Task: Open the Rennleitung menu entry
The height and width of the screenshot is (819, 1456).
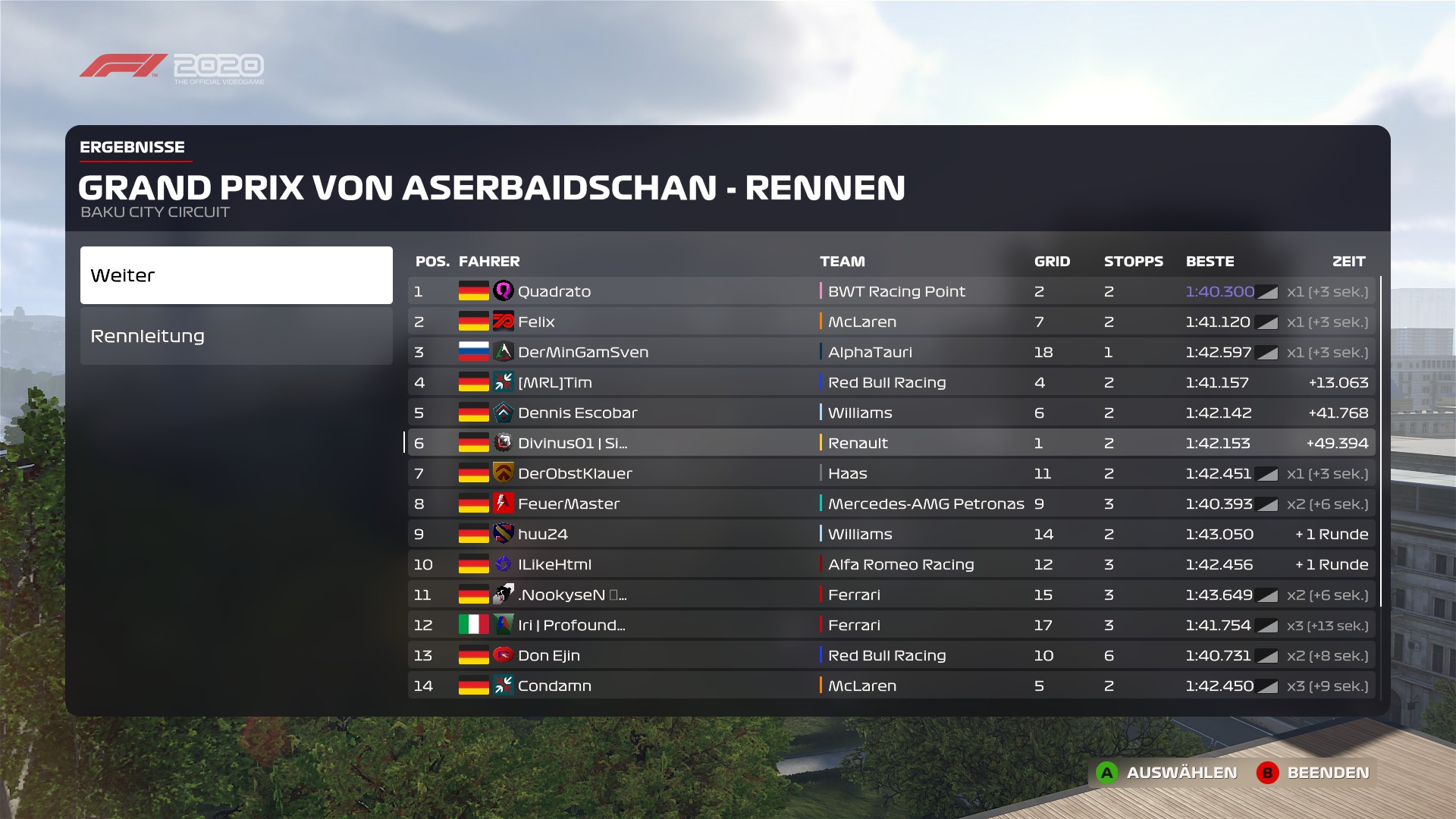Action: coord(236,336)
